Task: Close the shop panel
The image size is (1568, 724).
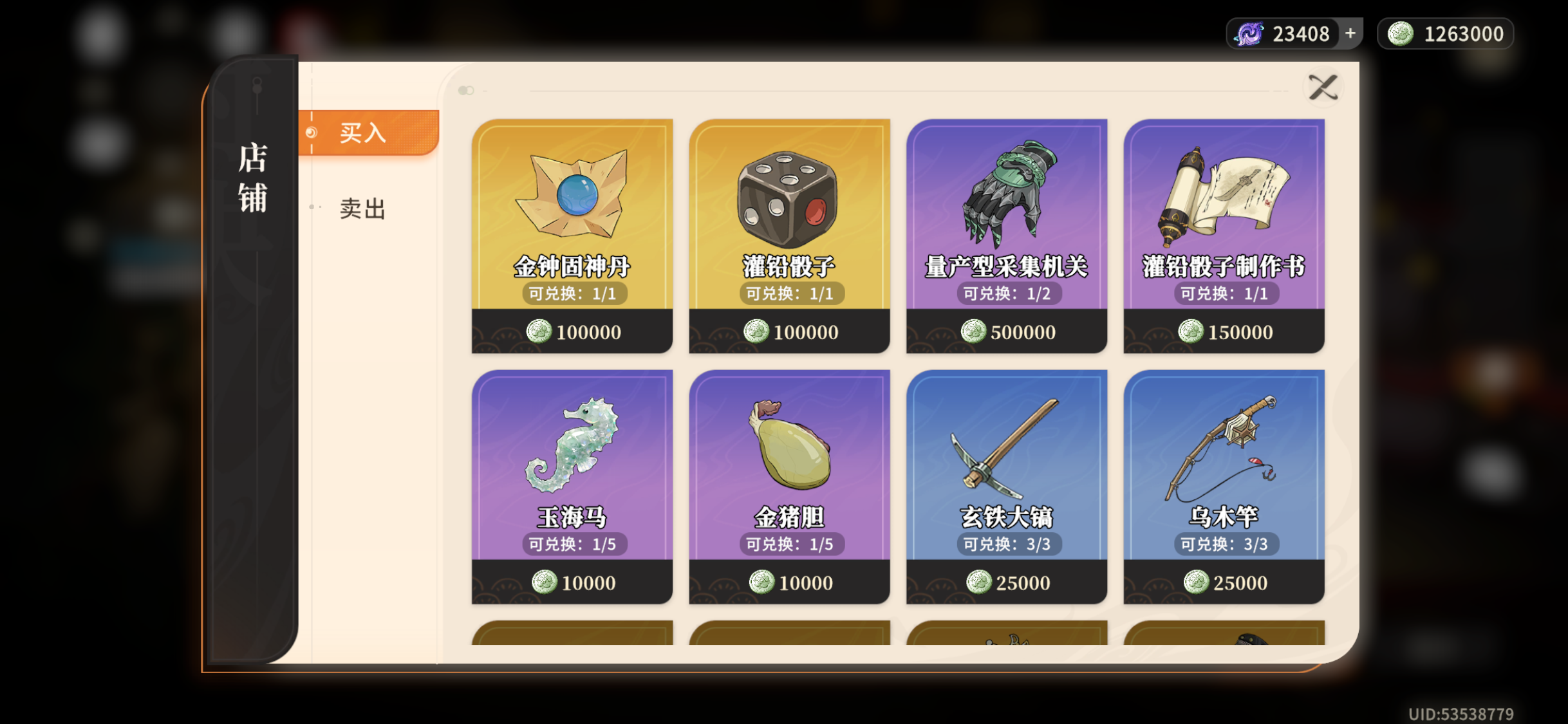Action: point(1323,87)
